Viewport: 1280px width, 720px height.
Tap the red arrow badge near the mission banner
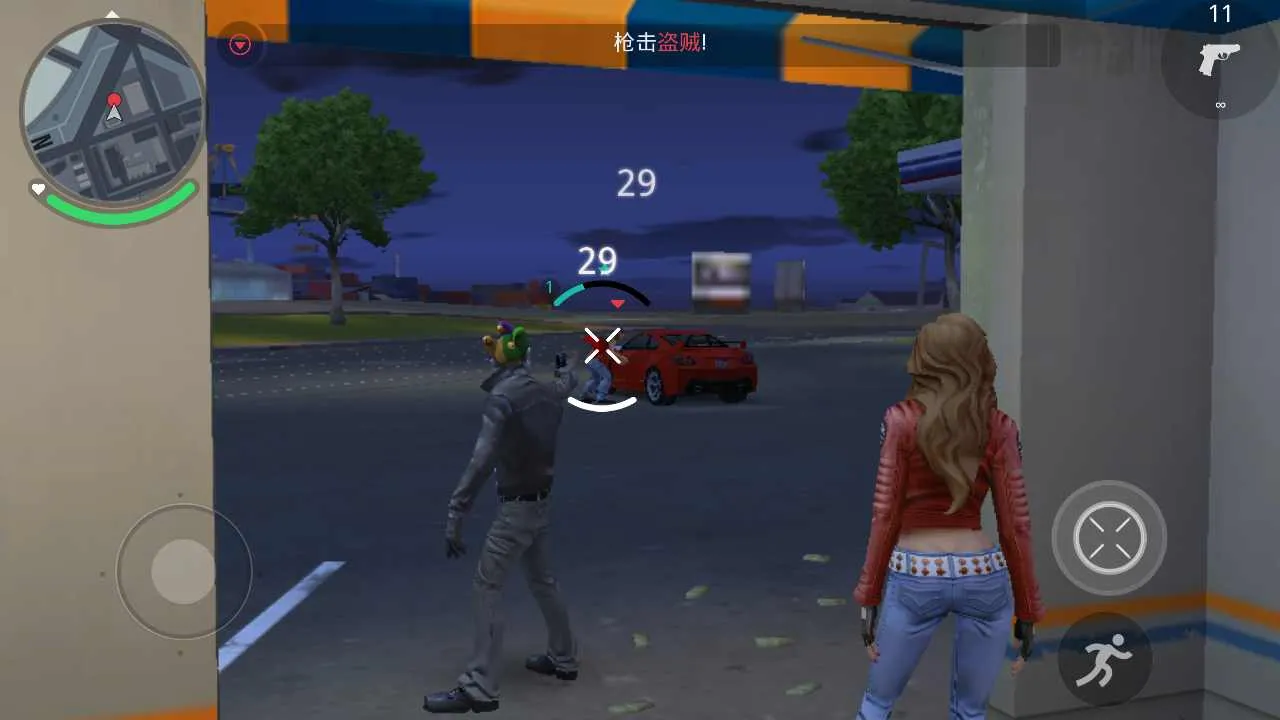point(238,44)
